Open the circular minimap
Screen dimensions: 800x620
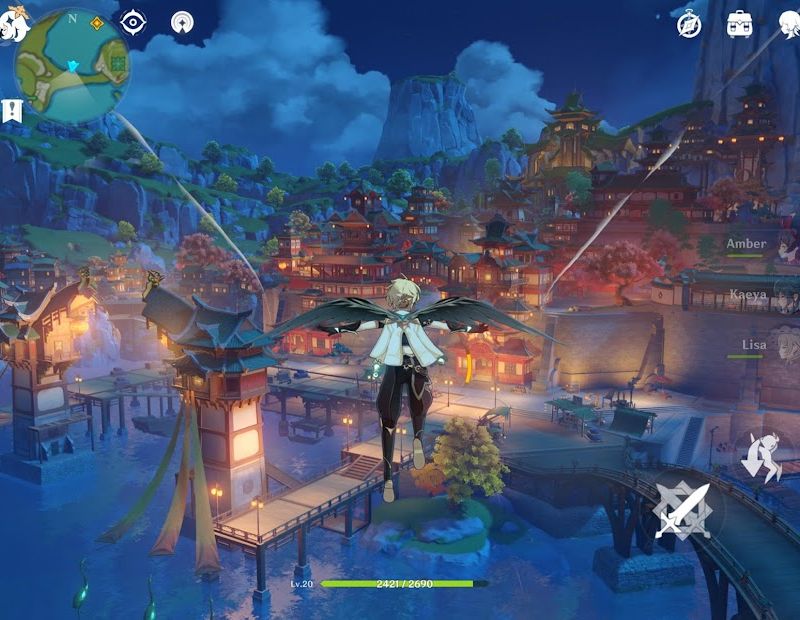(x=72, y=65)
